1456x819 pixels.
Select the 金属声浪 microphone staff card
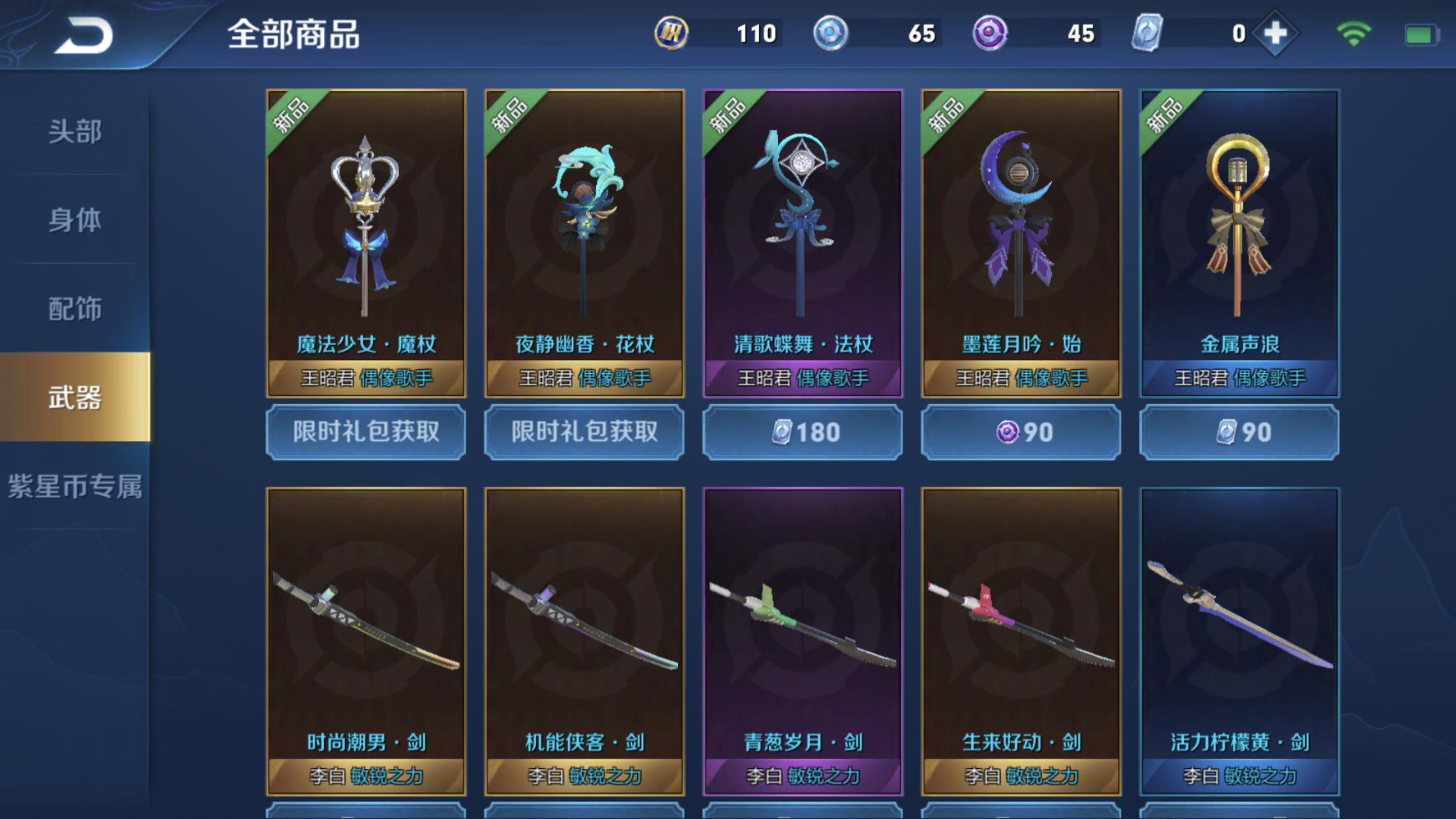pos(1239,243)
